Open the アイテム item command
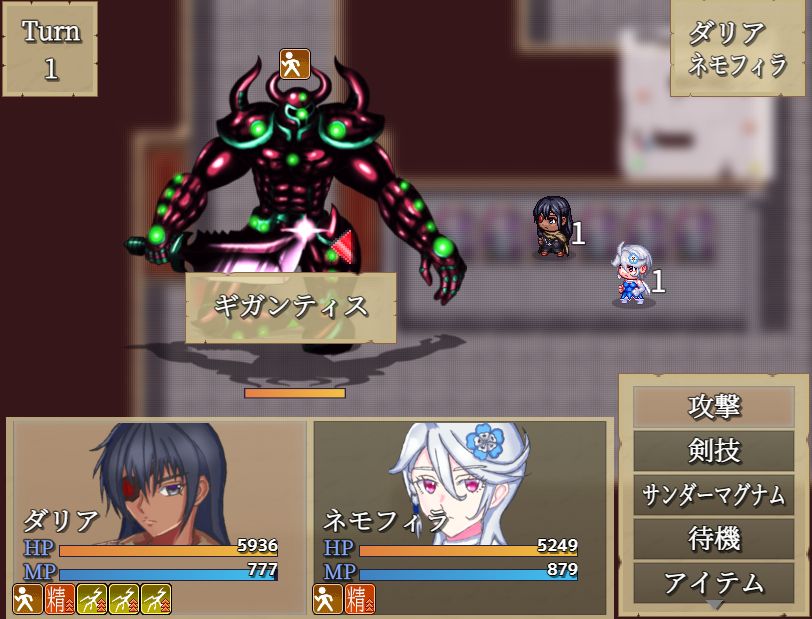This screenshot has height=619, width=812. click(714, 582)
